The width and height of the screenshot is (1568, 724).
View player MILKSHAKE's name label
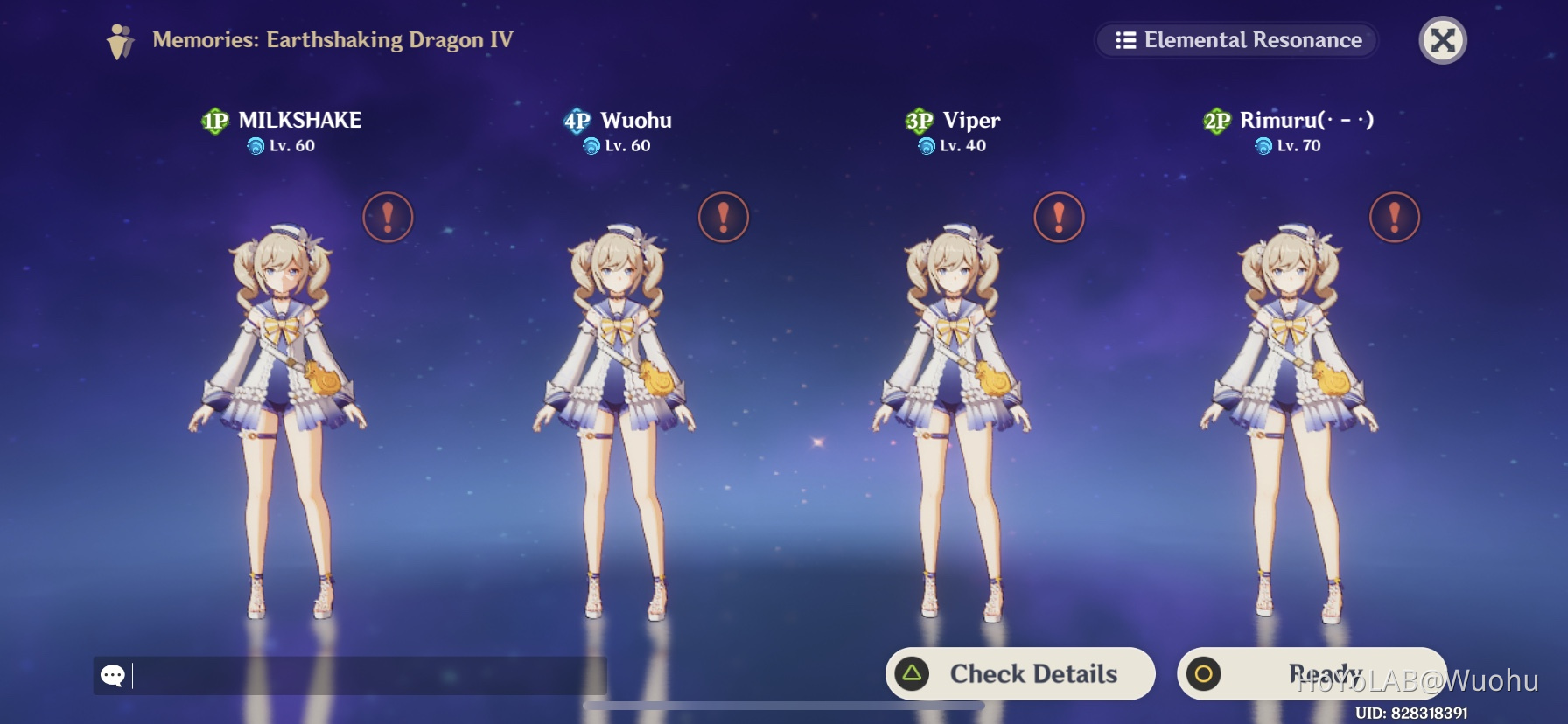(x=299, y=120)
